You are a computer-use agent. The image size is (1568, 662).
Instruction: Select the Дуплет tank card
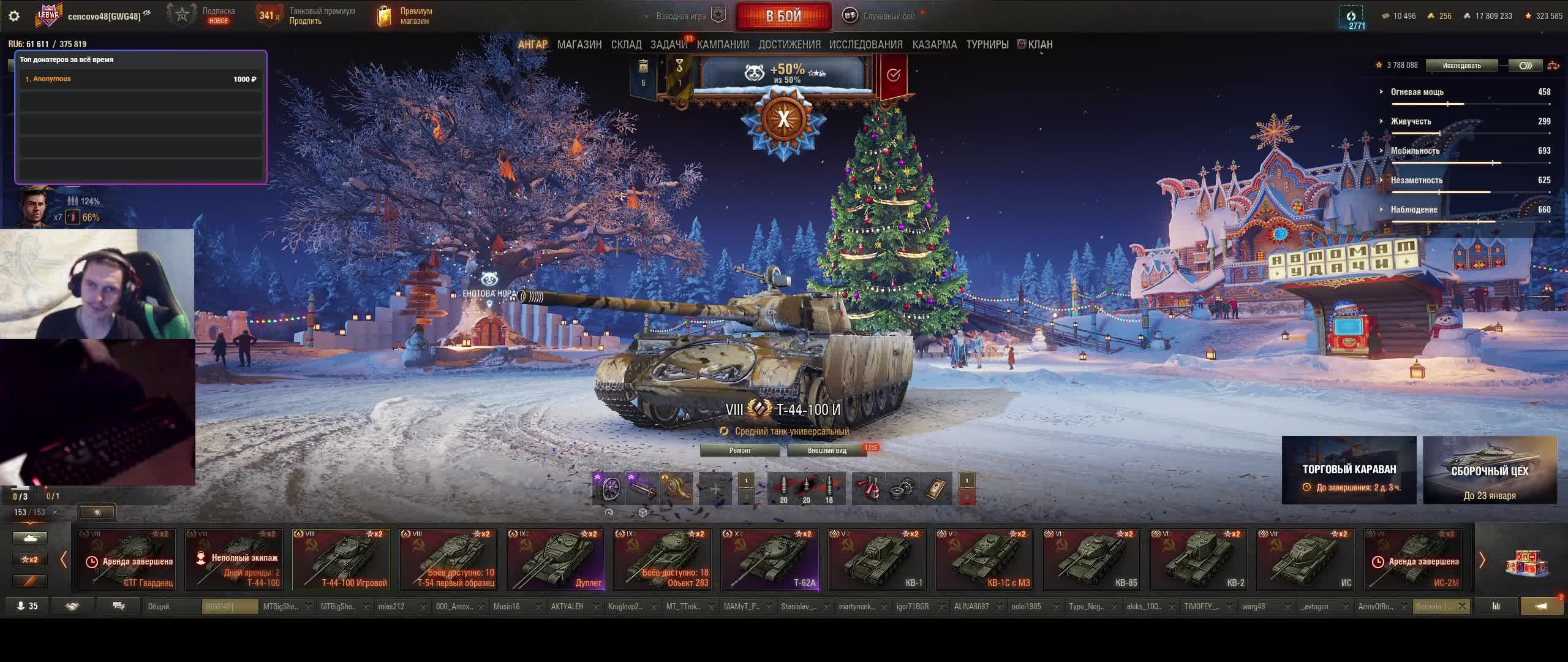(556, 560)
